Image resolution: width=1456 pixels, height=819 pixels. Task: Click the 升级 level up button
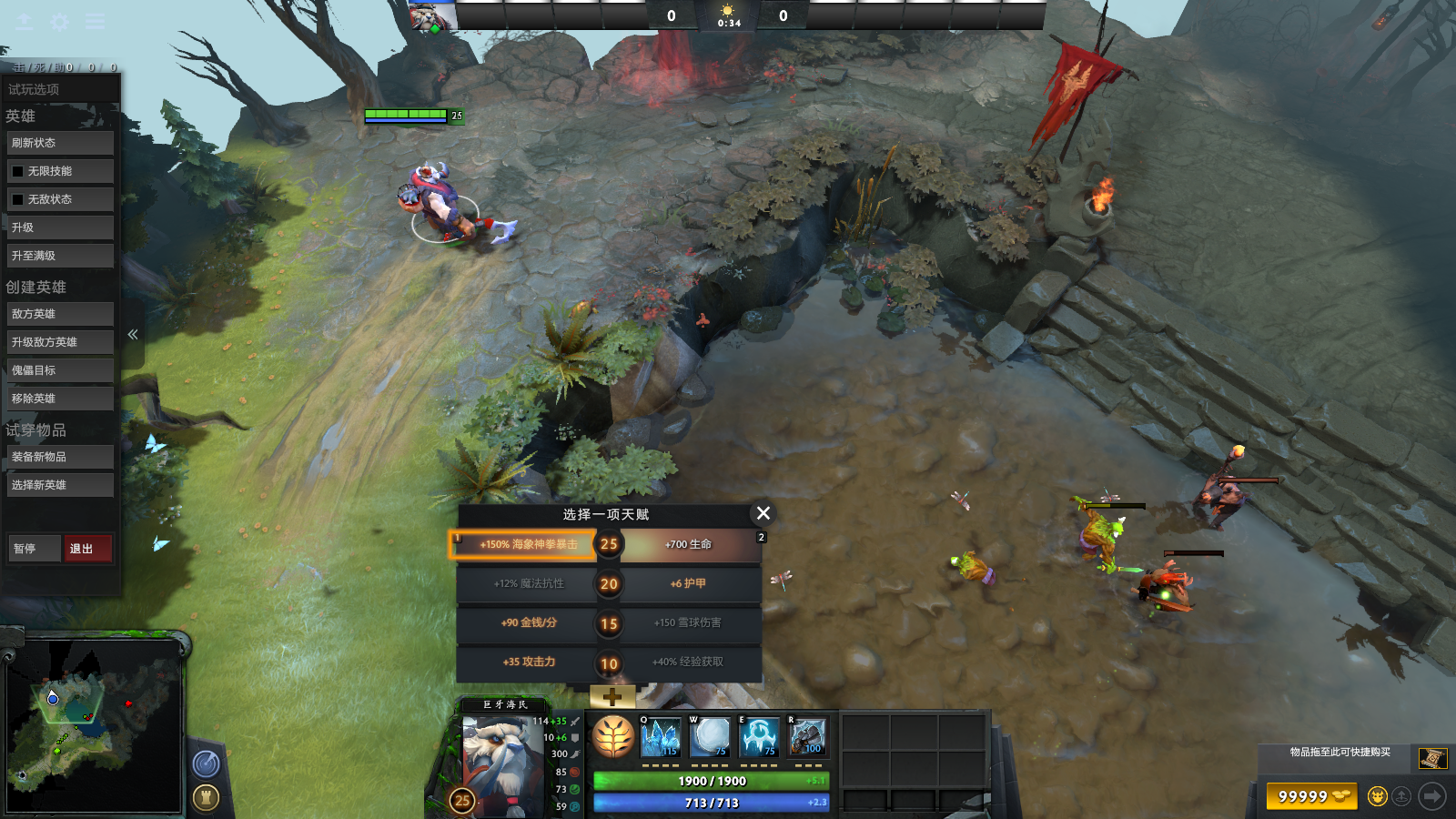point(60,227)
